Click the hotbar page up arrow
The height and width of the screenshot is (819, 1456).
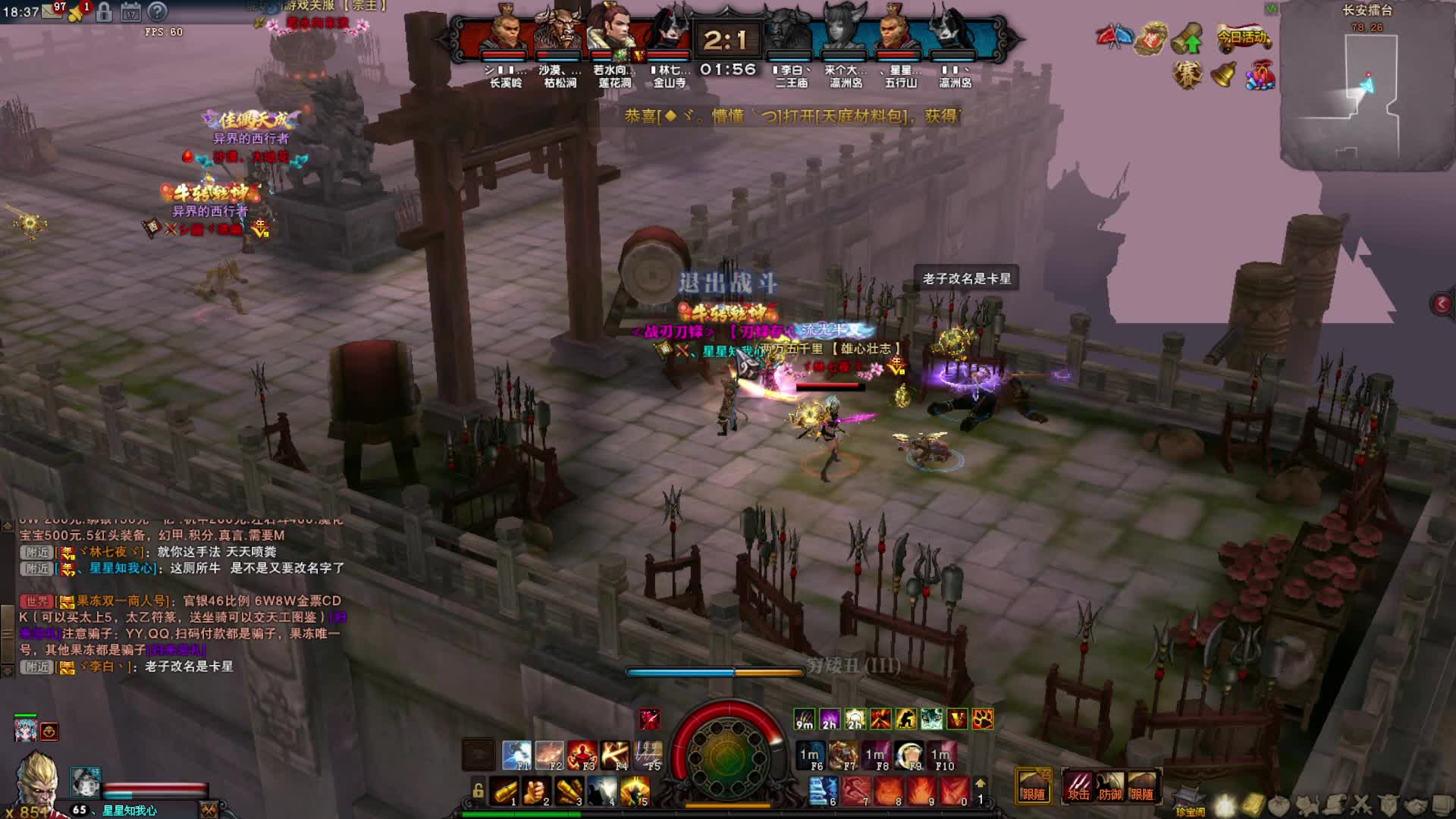[980, 783]
